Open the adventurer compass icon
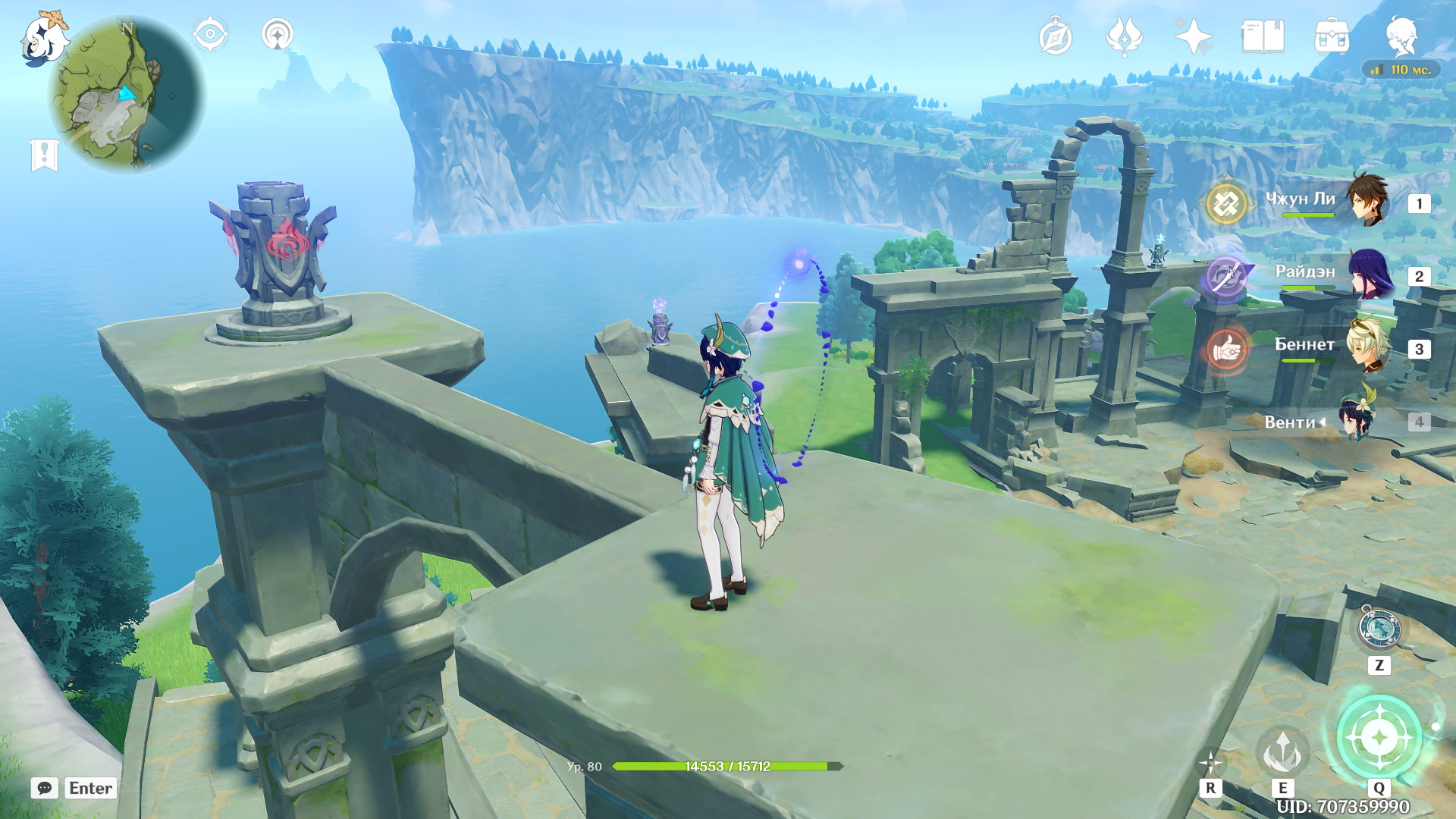Screen dimensions: 1456x819 1055,37
